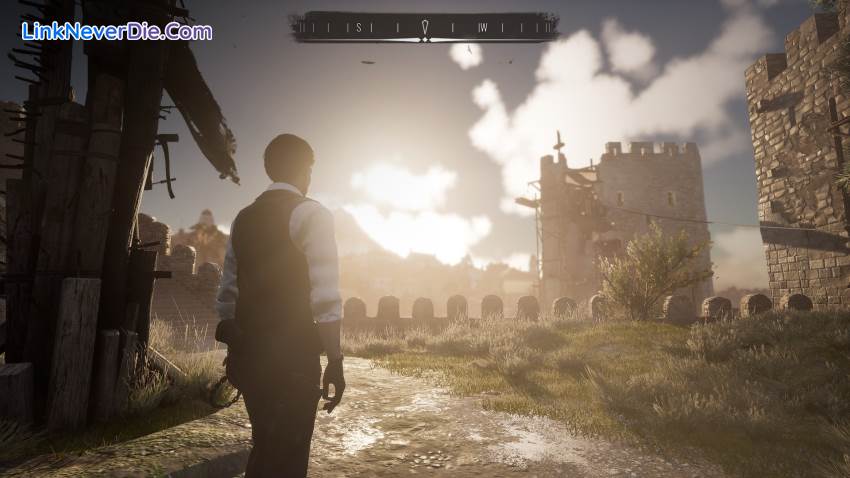The height and width of the screenshot is (478, 850).
Task: Click the compass direction bar
Action: pyautogui.click(x=423, y=27)
